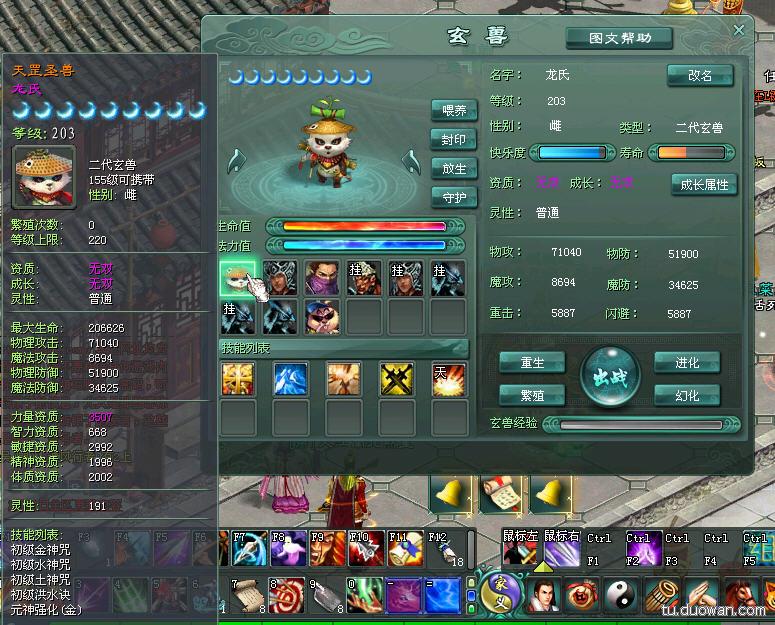Viewport: 775px width, 625px height.
Task: Feed the pet with 喂养
Action: tap(454, 111)
